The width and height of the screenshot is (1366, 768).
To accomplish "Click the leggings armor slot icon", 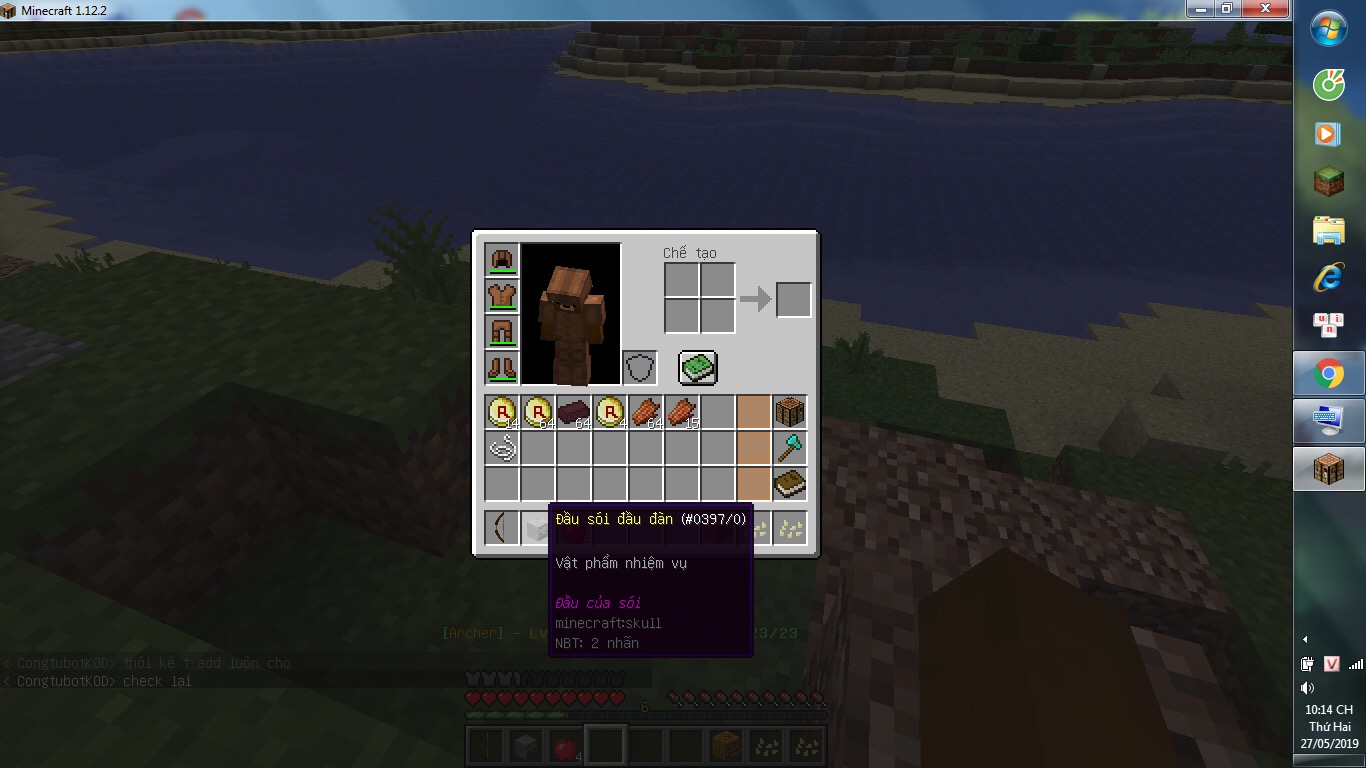I will 501,331.
